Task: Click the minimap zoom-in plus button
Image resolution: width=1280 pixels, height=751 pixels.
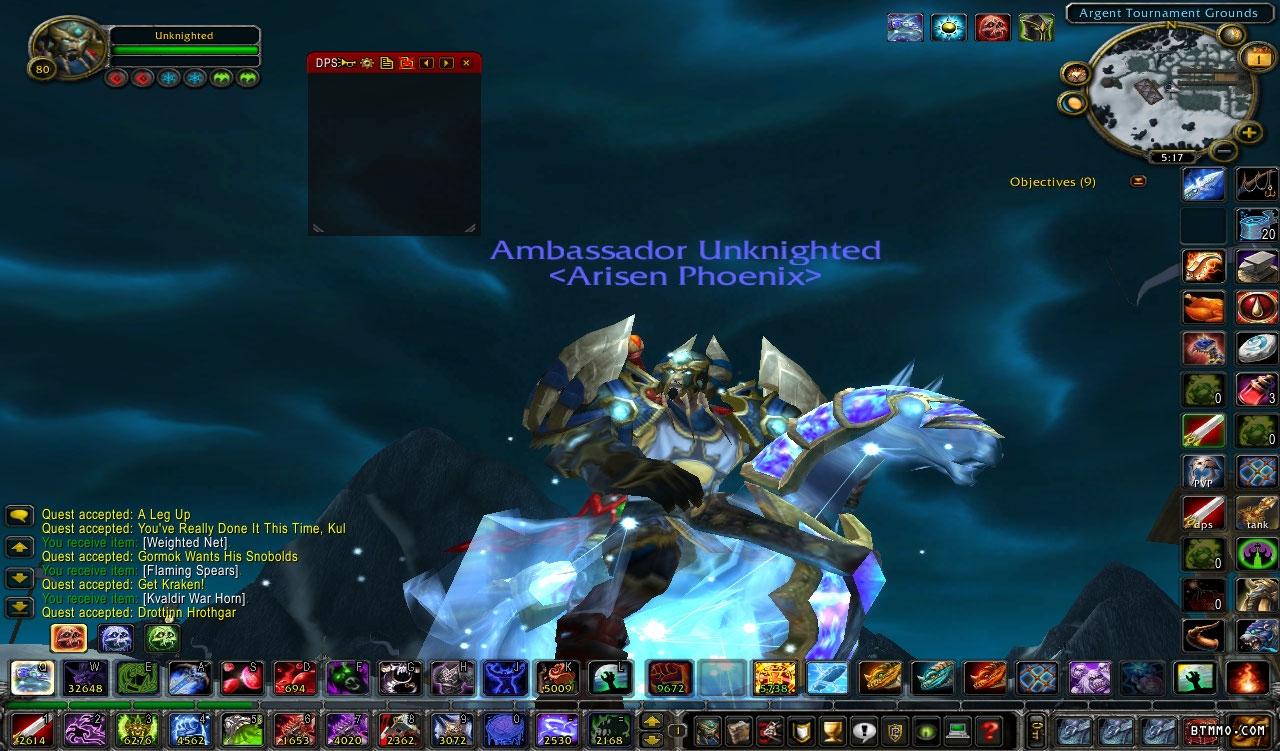Action: (1249, 132)
